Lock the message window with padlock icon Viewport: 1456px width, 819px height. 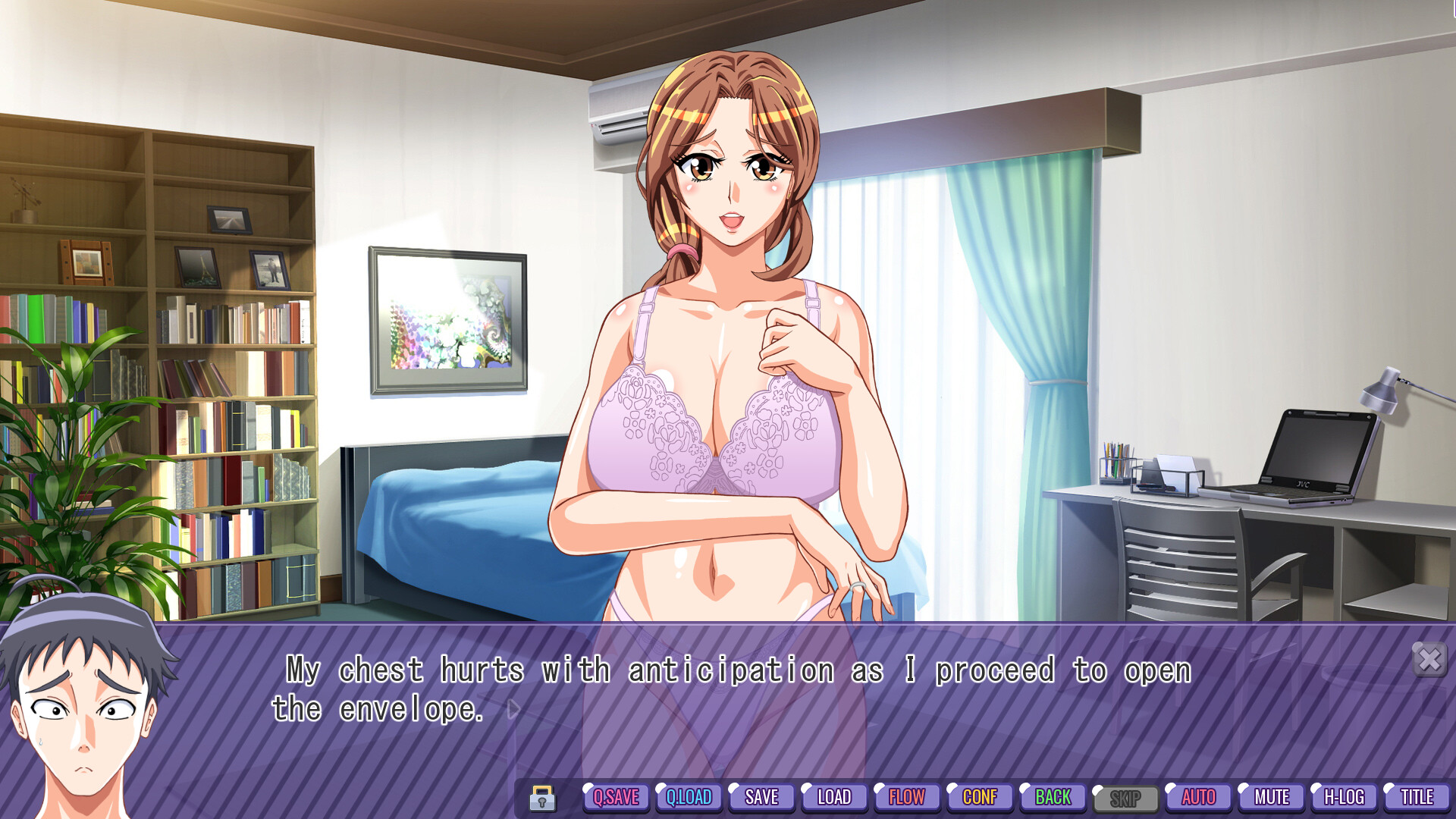click(543, 797)
